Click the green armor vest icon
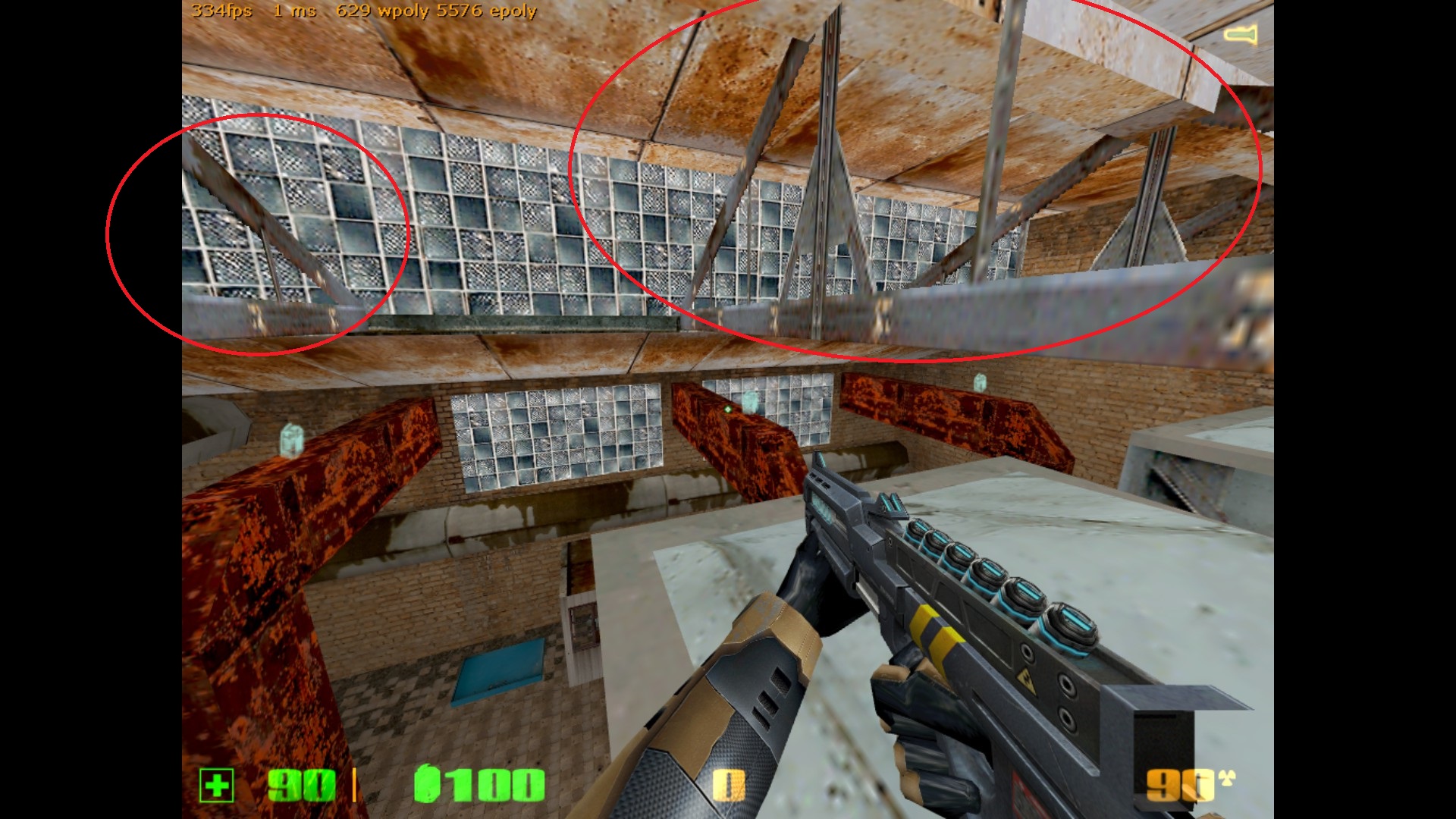1456x819 pixels. click(x=427, y=783)
